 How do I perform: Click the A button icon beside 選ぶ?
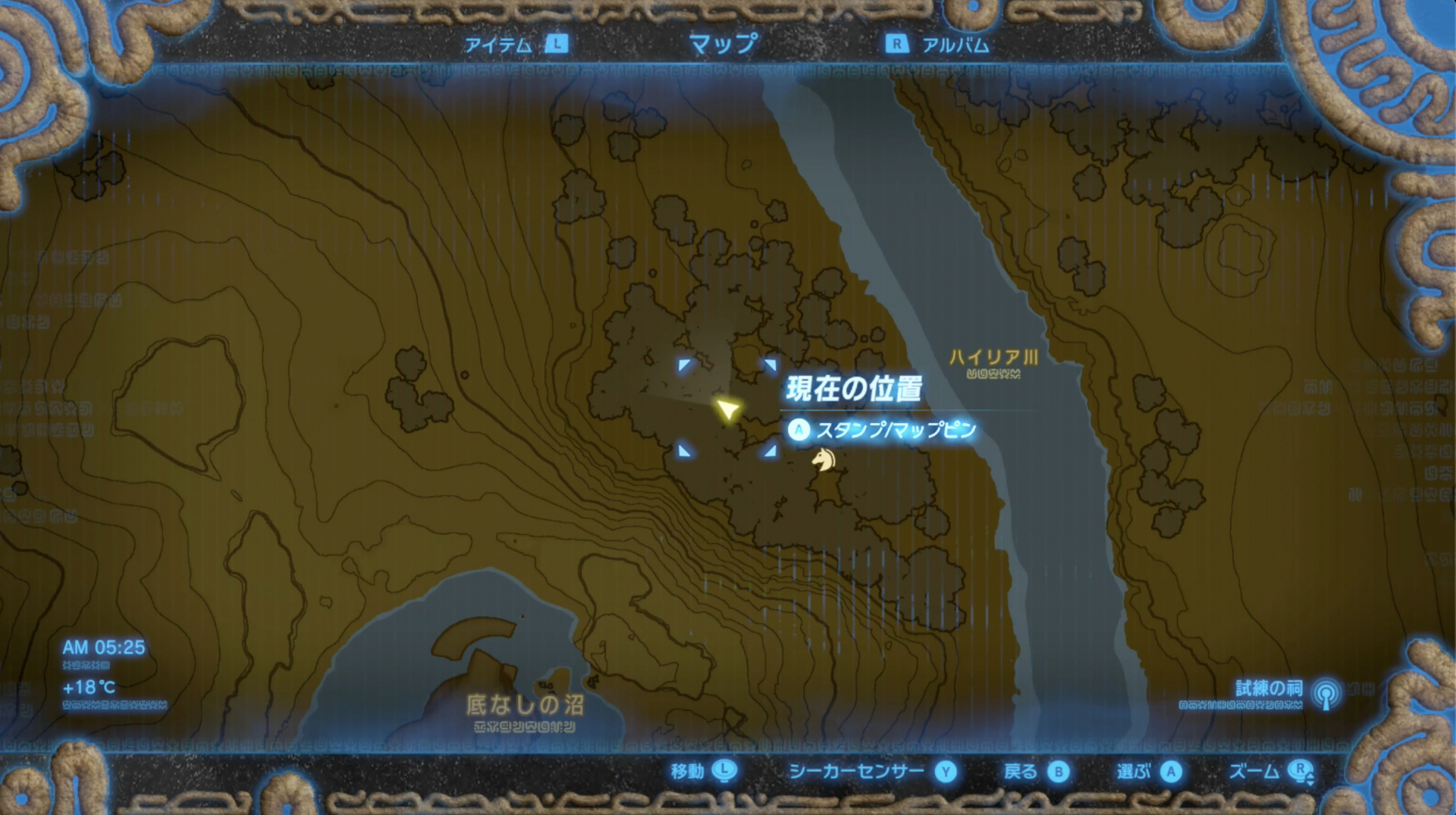click(1173, 773)
